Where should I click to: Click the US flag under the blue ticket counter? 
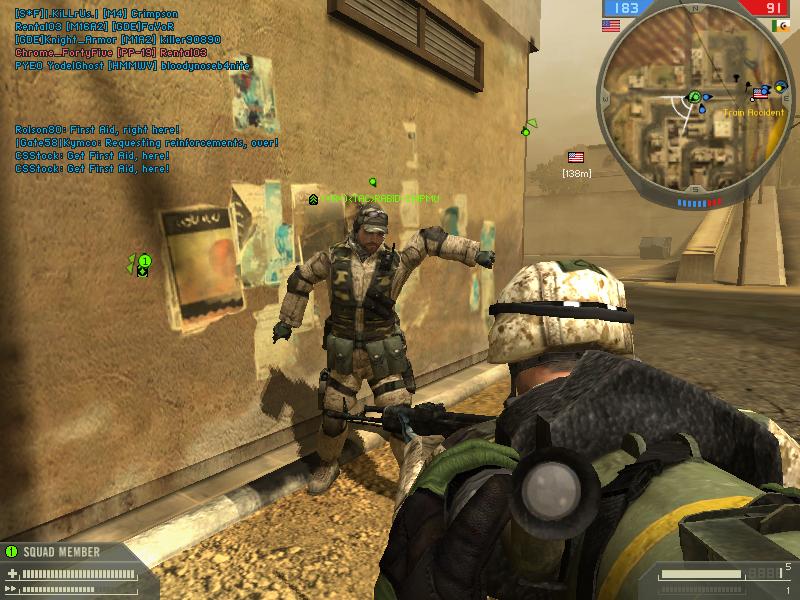click(612, 26)
